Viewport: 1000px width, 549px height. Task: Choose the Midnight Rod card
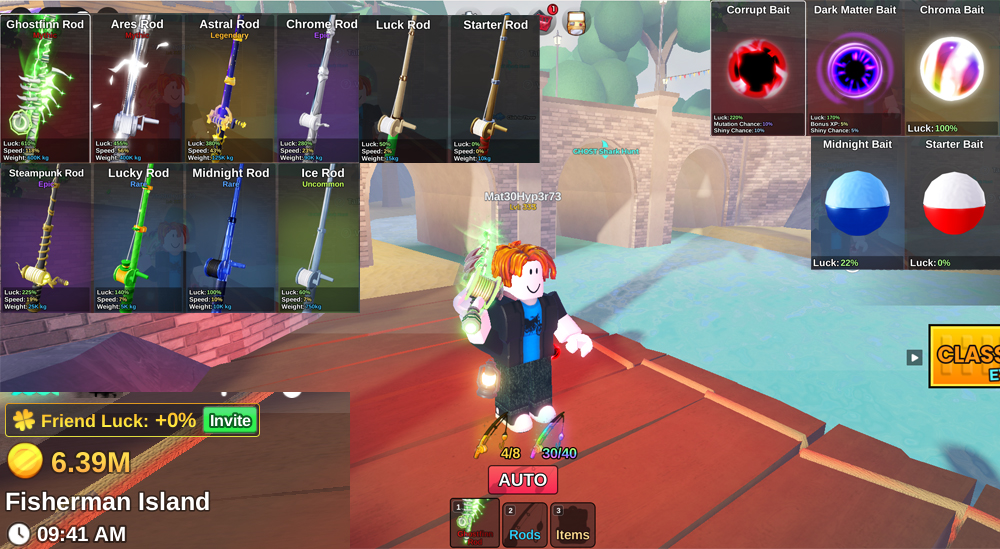[230, 238]
